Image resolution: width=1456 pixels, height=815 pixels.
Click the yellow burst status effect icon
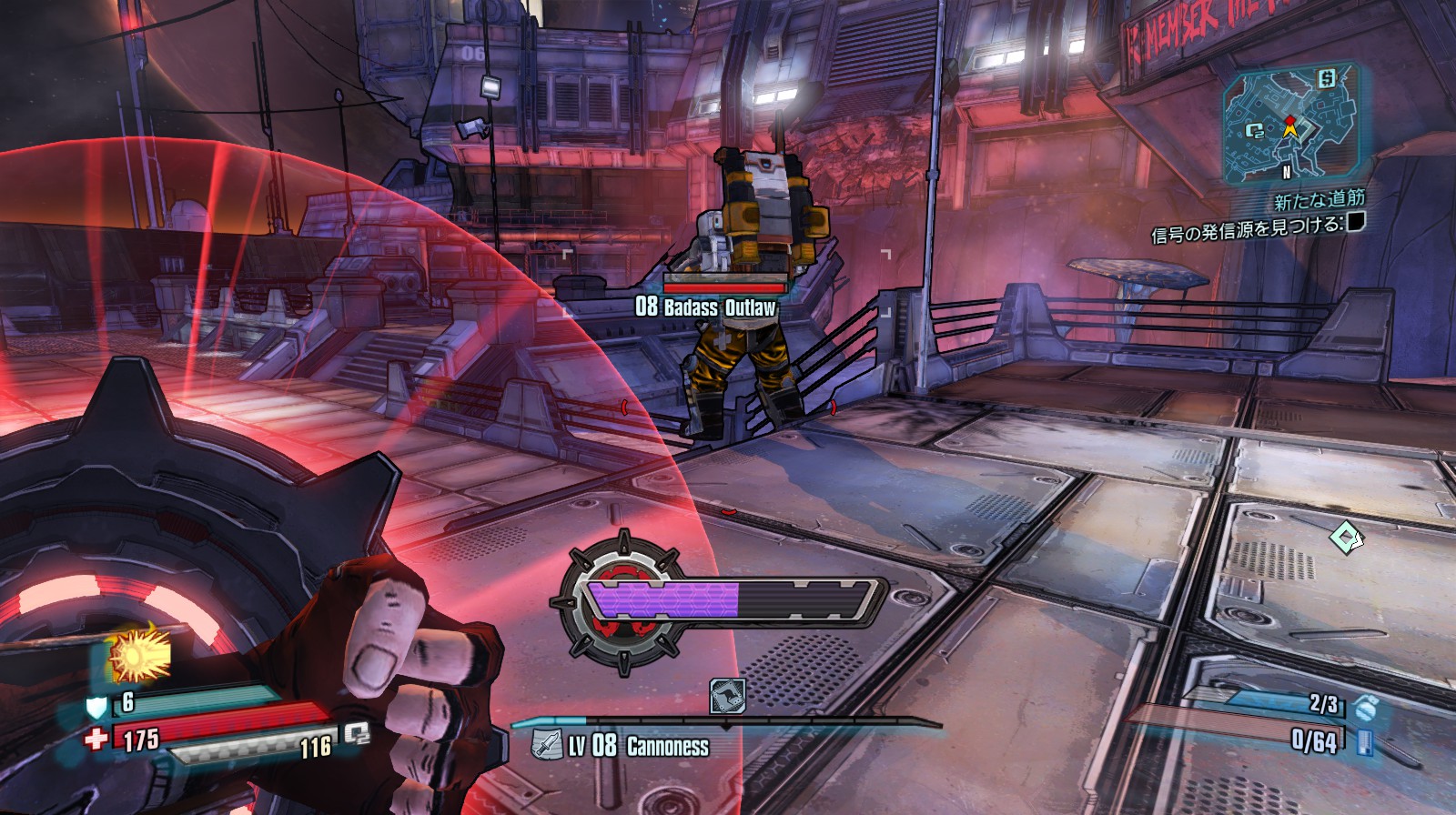coord(140,654)
